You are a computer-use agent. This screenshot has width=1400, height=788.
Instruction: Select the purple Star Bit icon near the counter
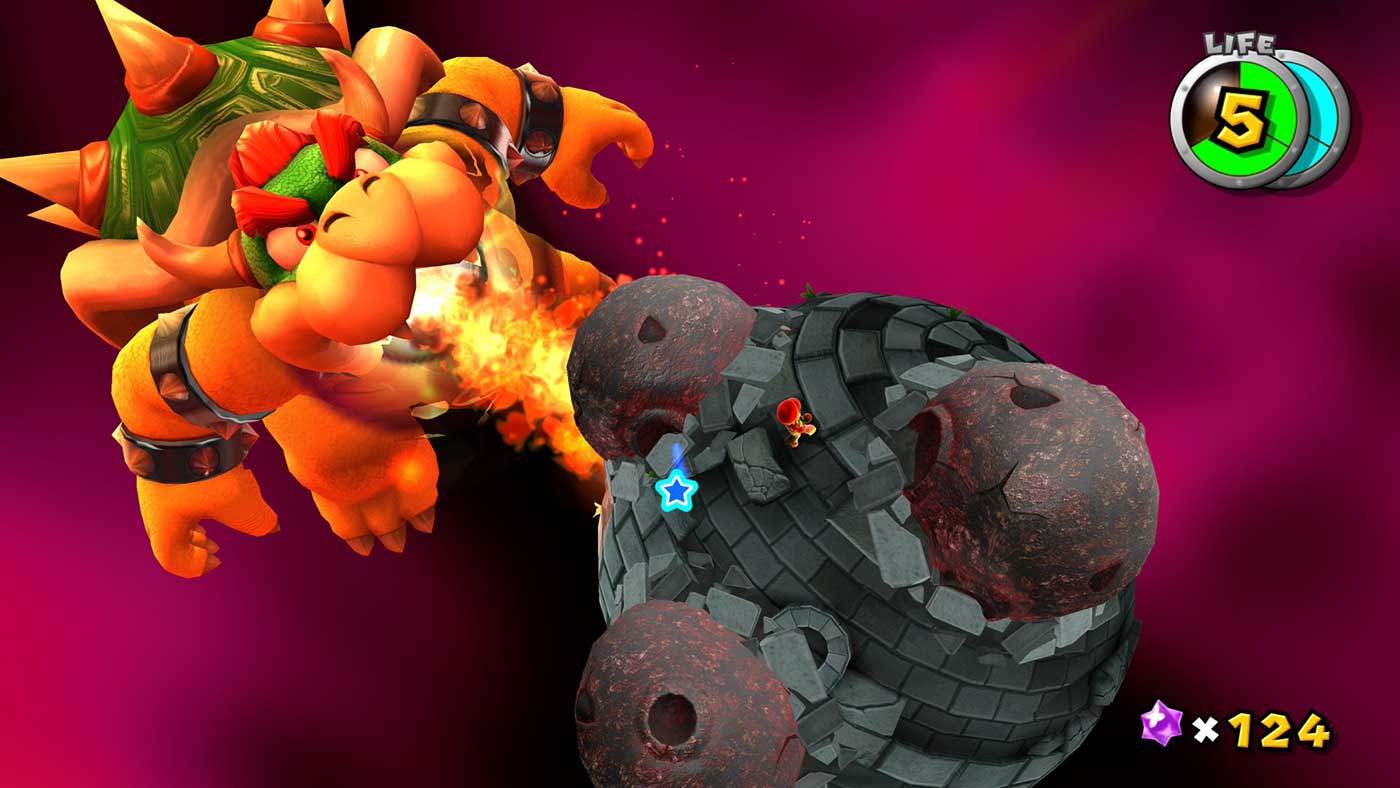point(1161,722)
